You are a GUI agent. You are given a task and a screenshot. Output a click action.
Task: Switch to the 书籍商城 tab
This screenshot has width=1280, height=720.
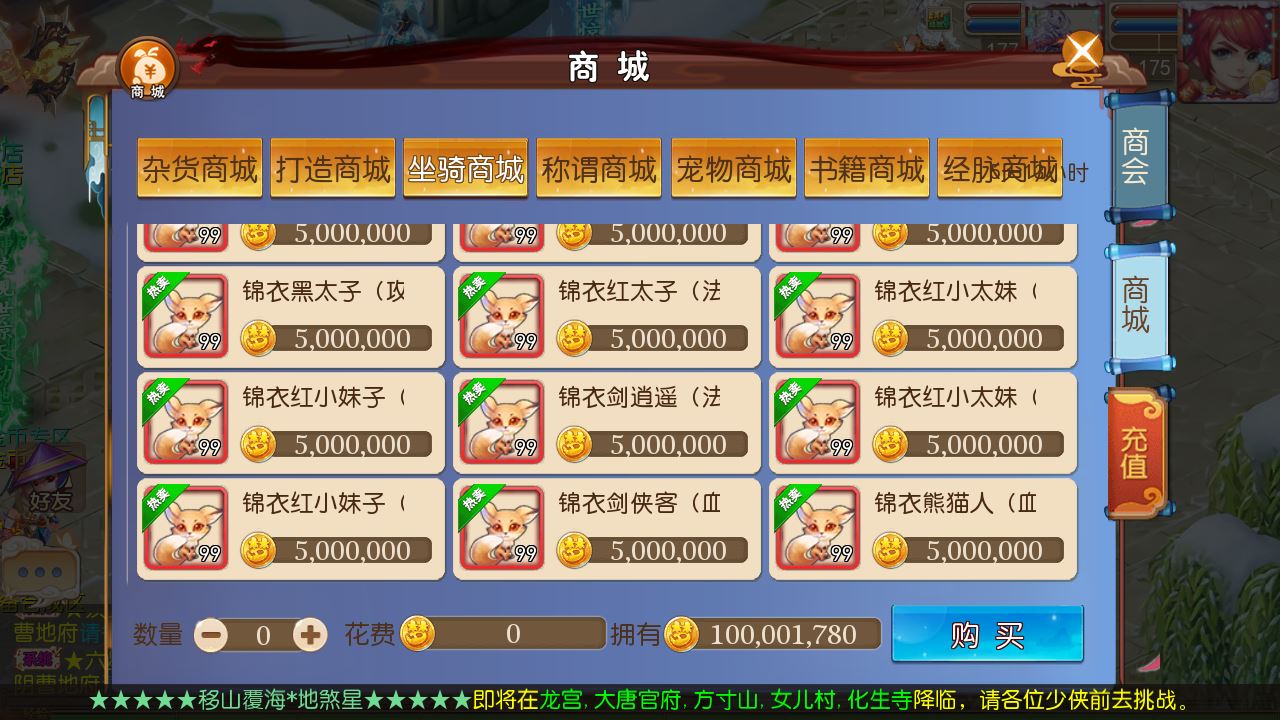(x=866, y=169)
